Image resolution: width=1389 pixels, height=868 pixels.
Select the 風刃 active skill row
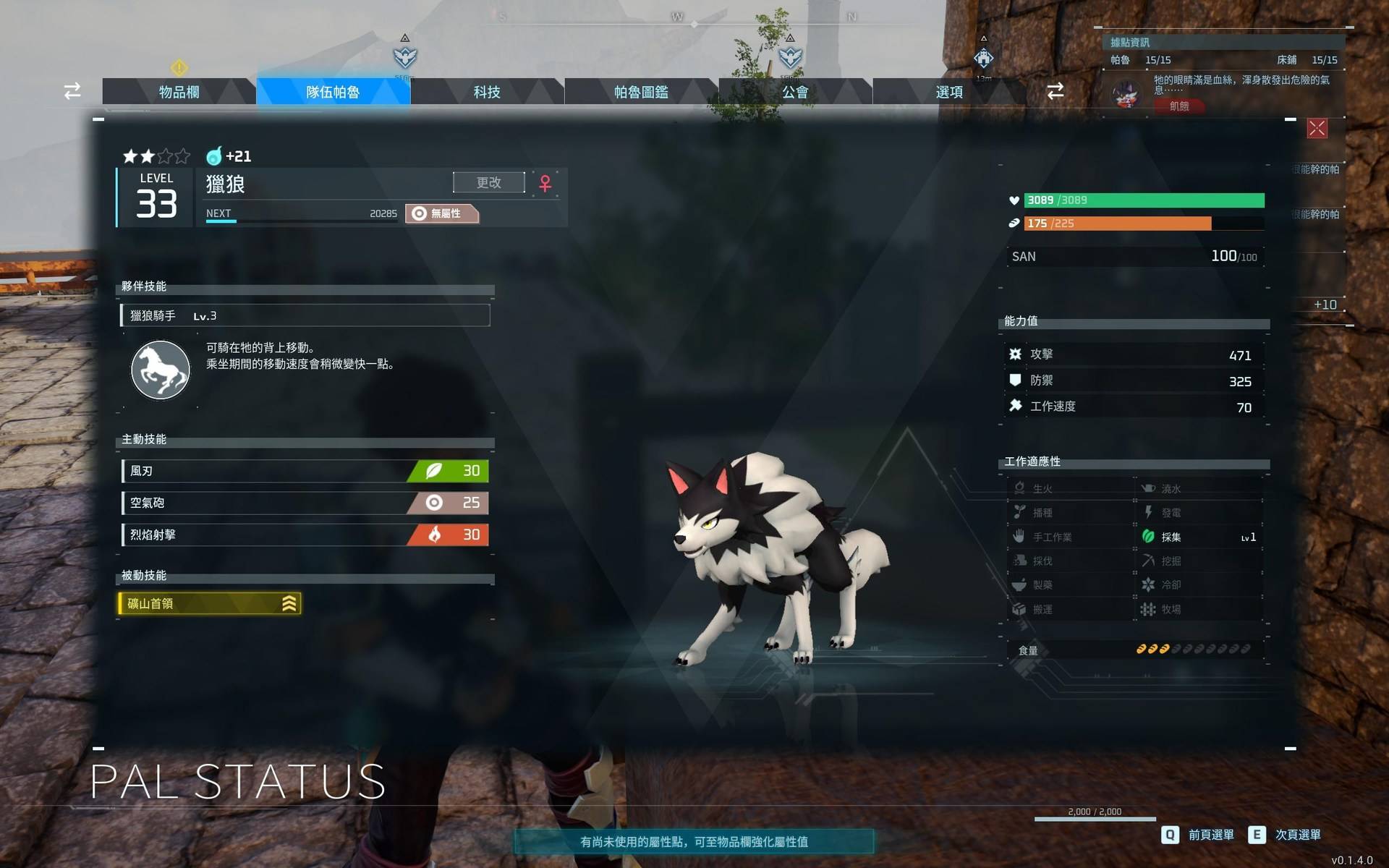(305, 471)
